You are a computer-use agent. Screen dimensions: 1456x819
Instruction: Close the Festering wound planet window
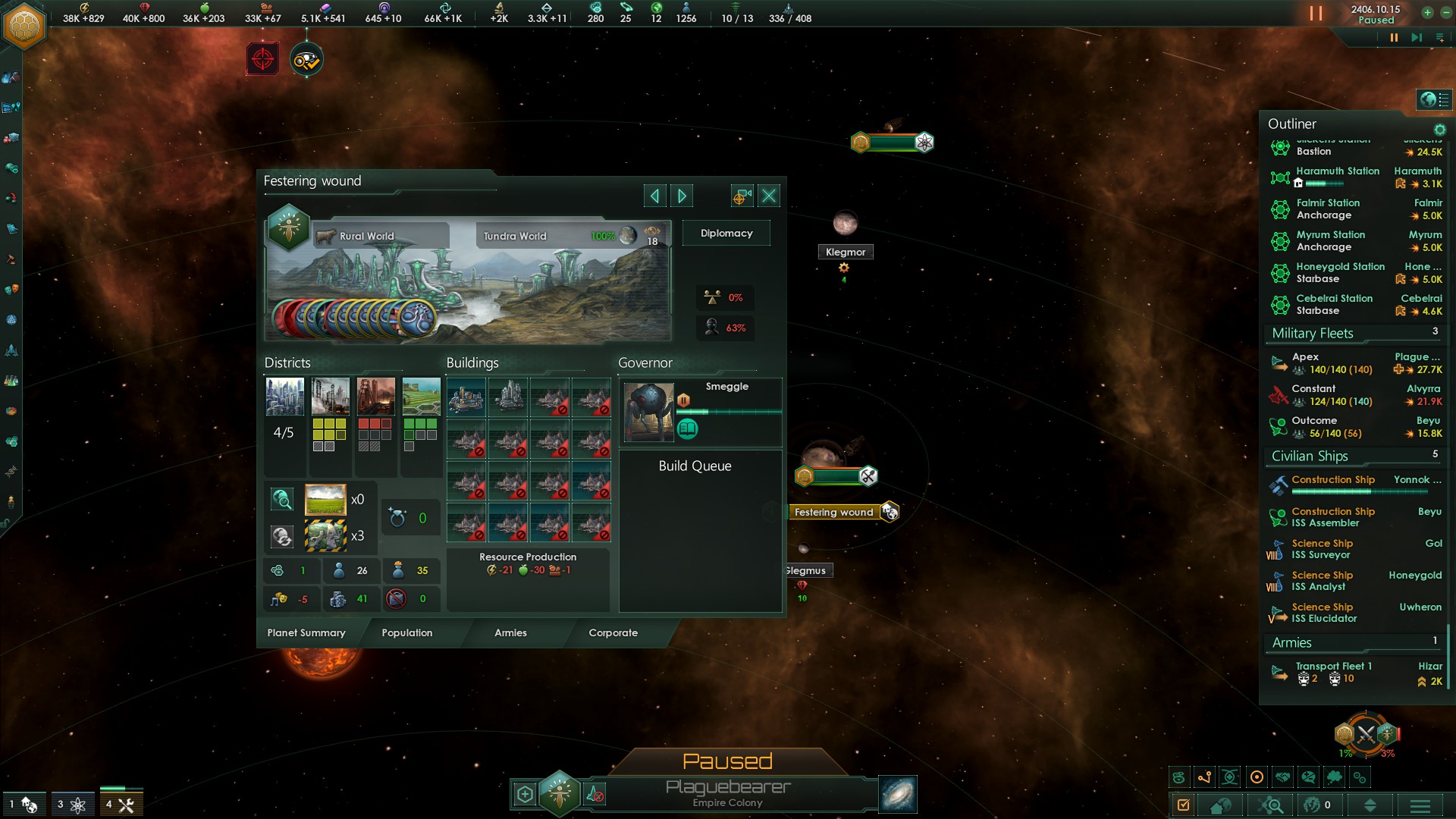[x=769, y=196]
